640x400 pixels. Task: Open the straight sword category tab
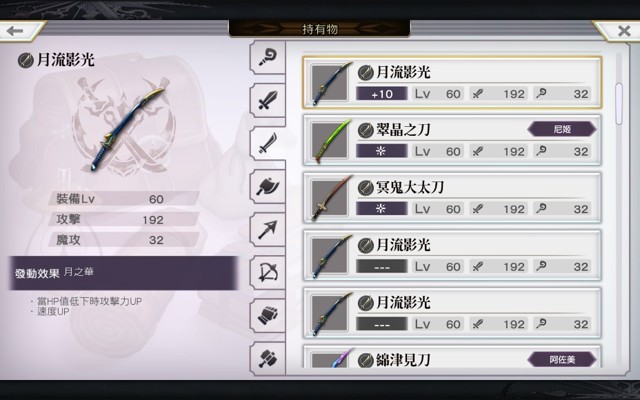[x=269, y=99]
